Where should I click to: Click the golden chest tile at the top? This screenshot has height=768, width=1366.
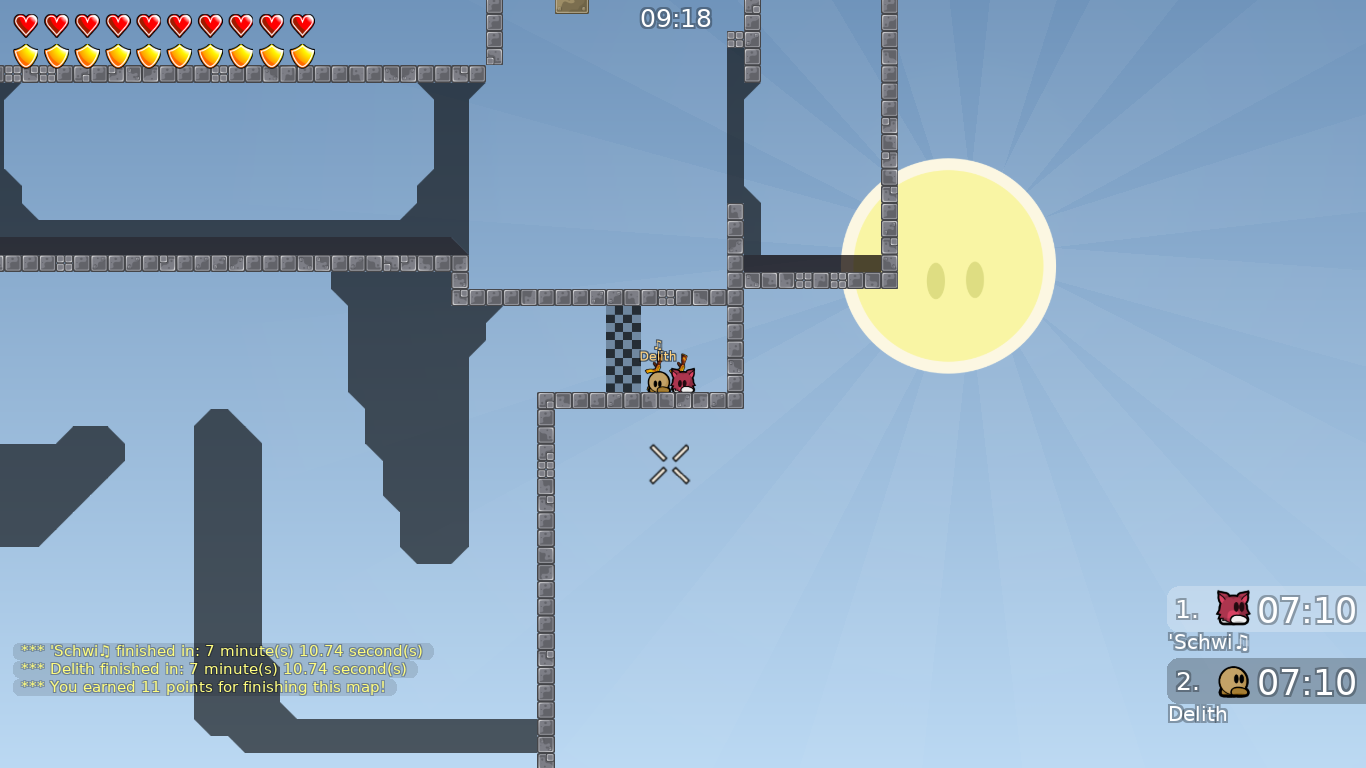point(572,8)
